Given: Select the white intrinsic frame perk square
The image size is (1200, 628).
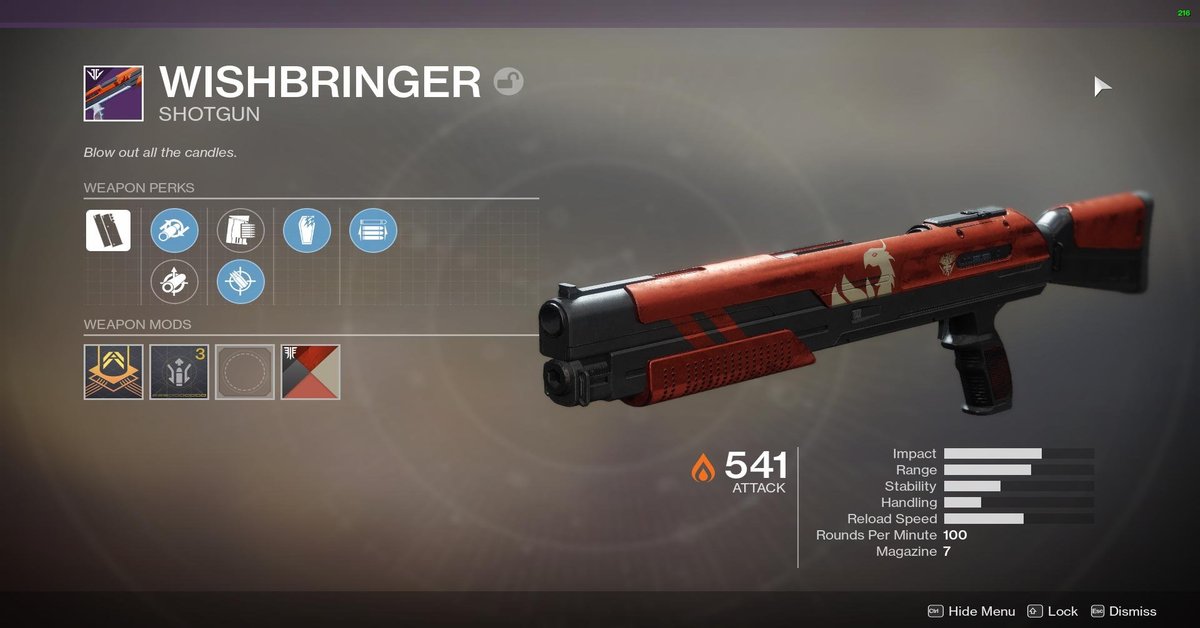Looking at the screenshot, I should click(x=108, y=231).
